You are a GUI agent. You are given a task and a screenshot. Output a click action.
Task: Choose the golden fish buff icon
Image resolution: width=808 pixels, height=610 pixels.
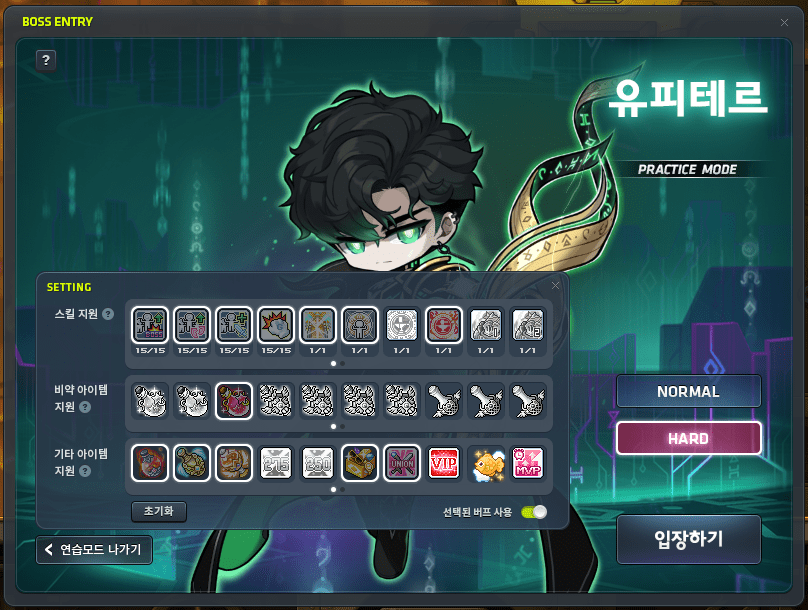(x=485, y=462)
